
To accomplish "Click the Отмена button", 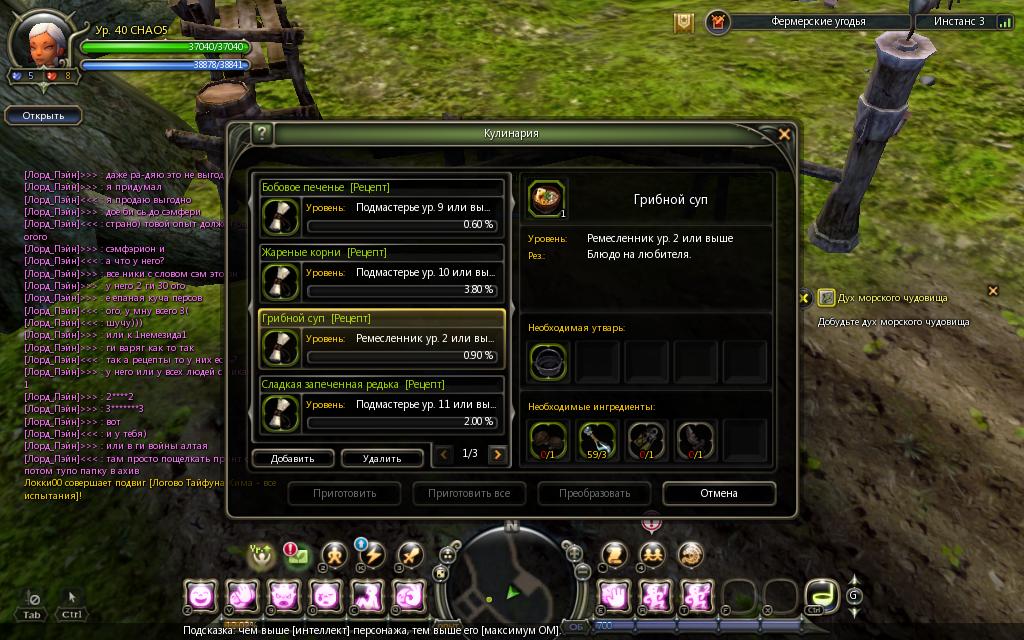I will [718, 493].
